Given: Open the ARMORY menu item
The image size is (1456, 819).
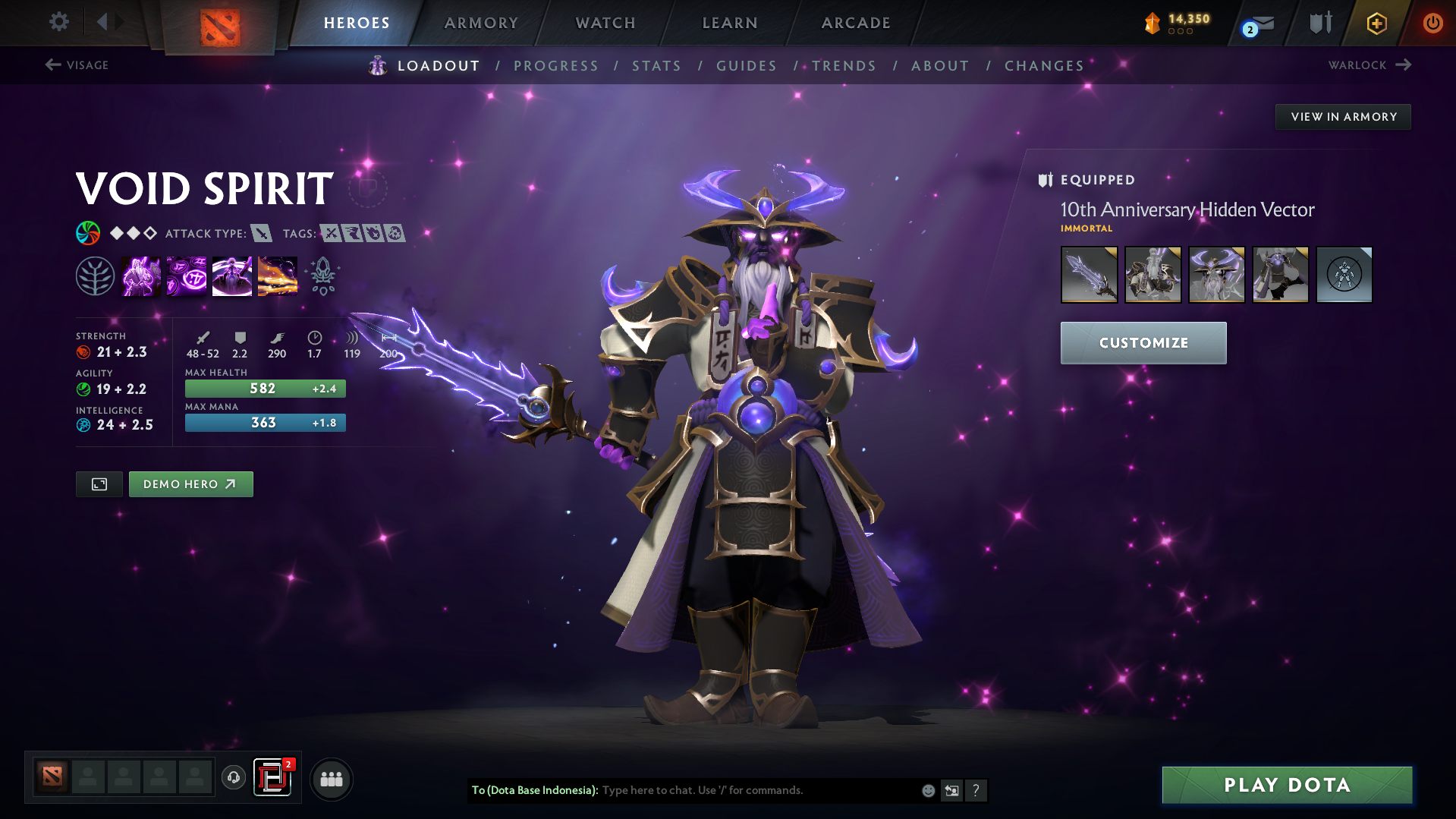Looking at the screenshot, I should coord(481,23).
